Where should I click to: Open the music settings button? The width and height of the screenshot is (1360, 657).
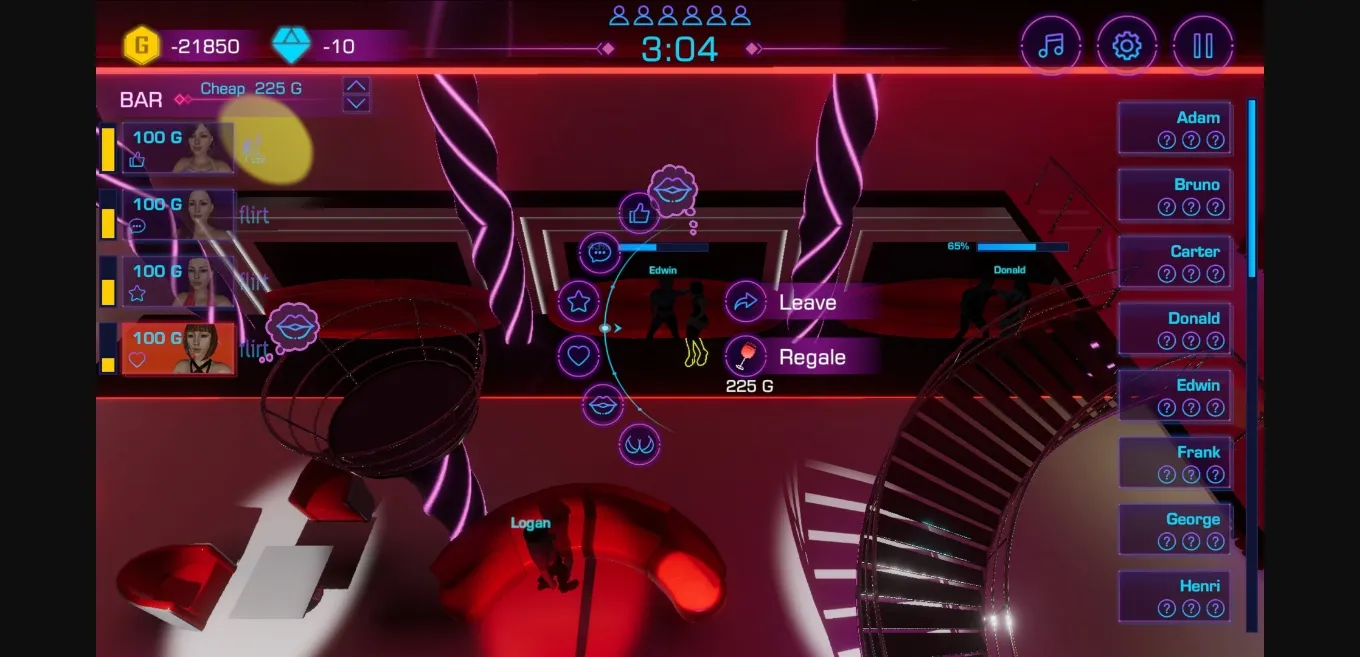1050,46
